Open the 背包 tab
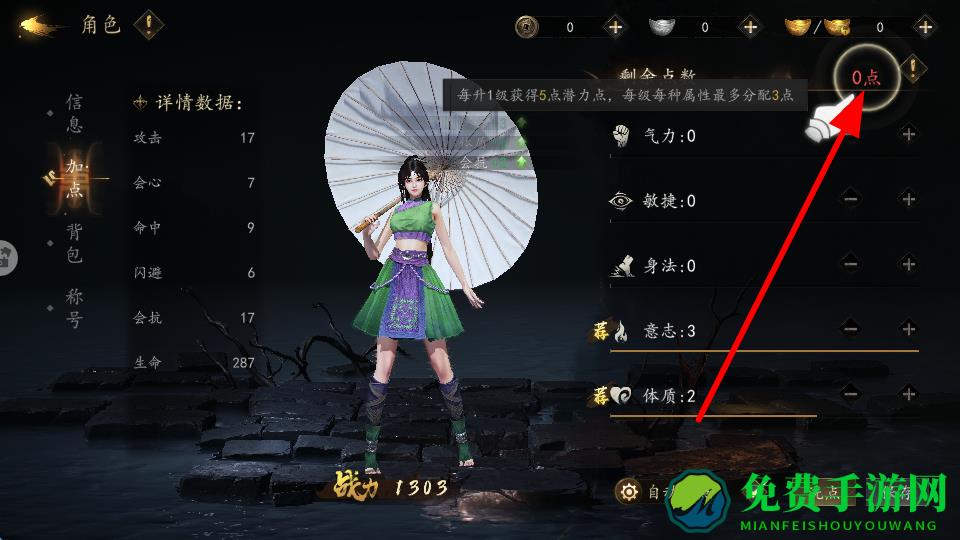 [74, 243]
